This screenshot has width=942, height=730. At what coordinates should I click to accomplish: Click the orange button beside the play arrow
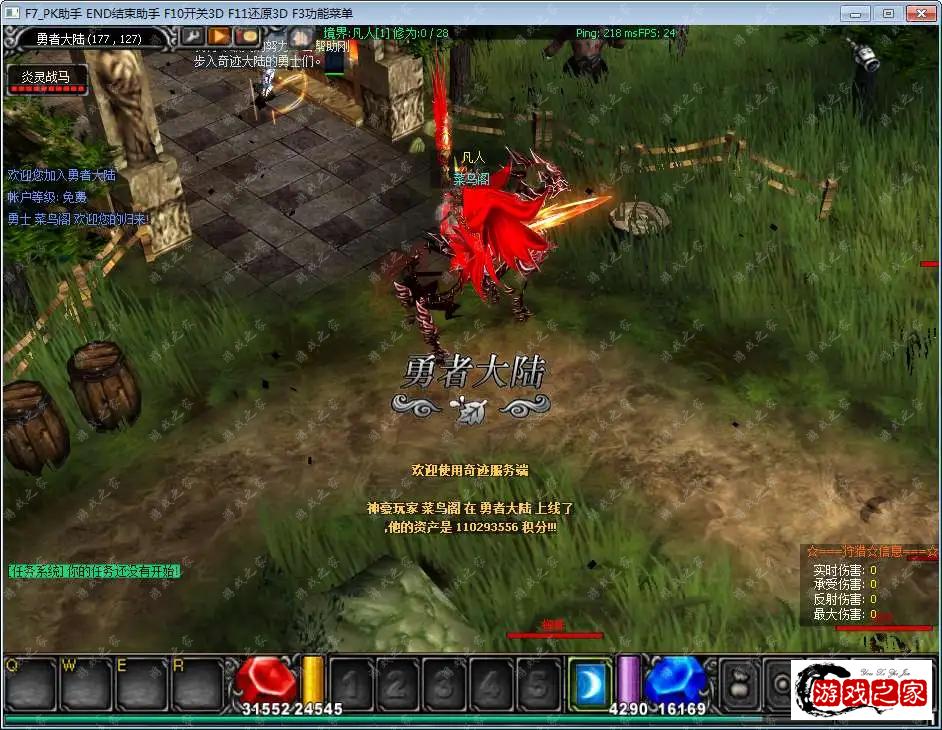[x=246, y=38]
